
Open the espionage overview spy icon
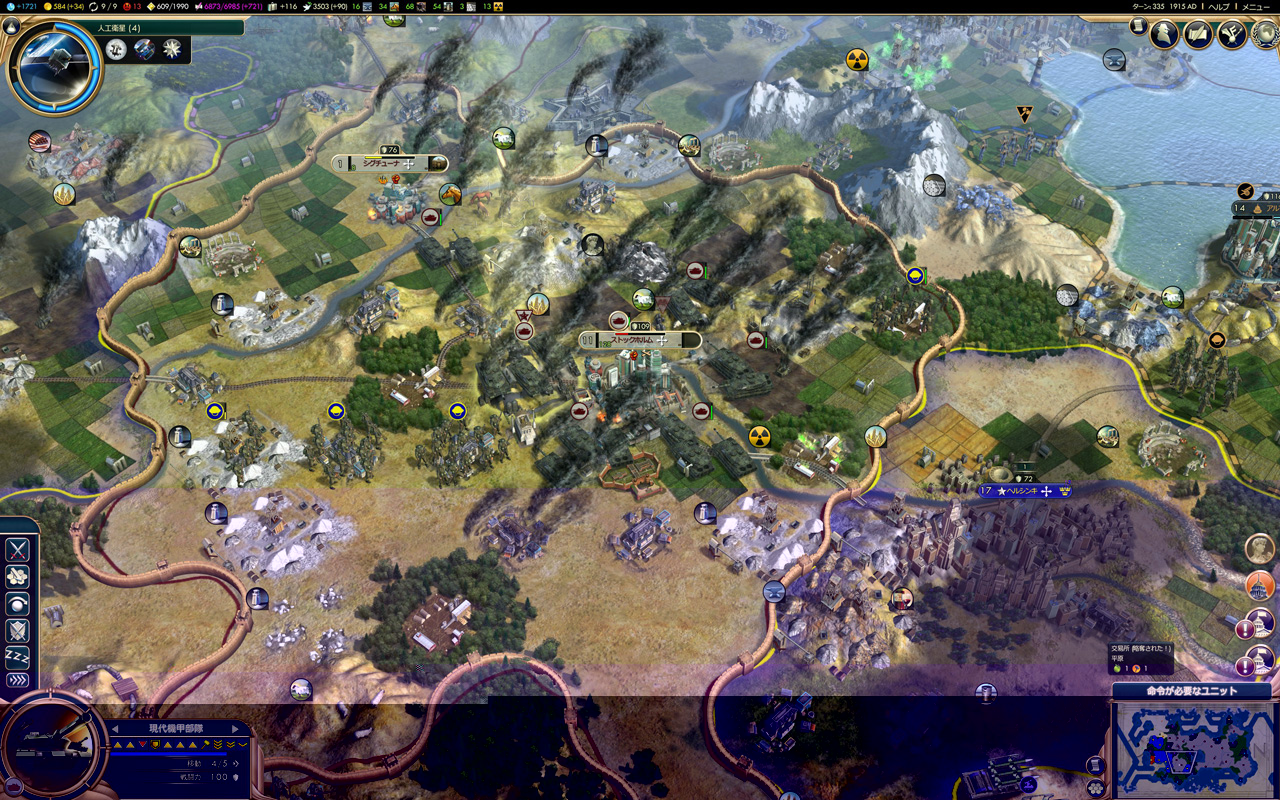[1164, 35]
